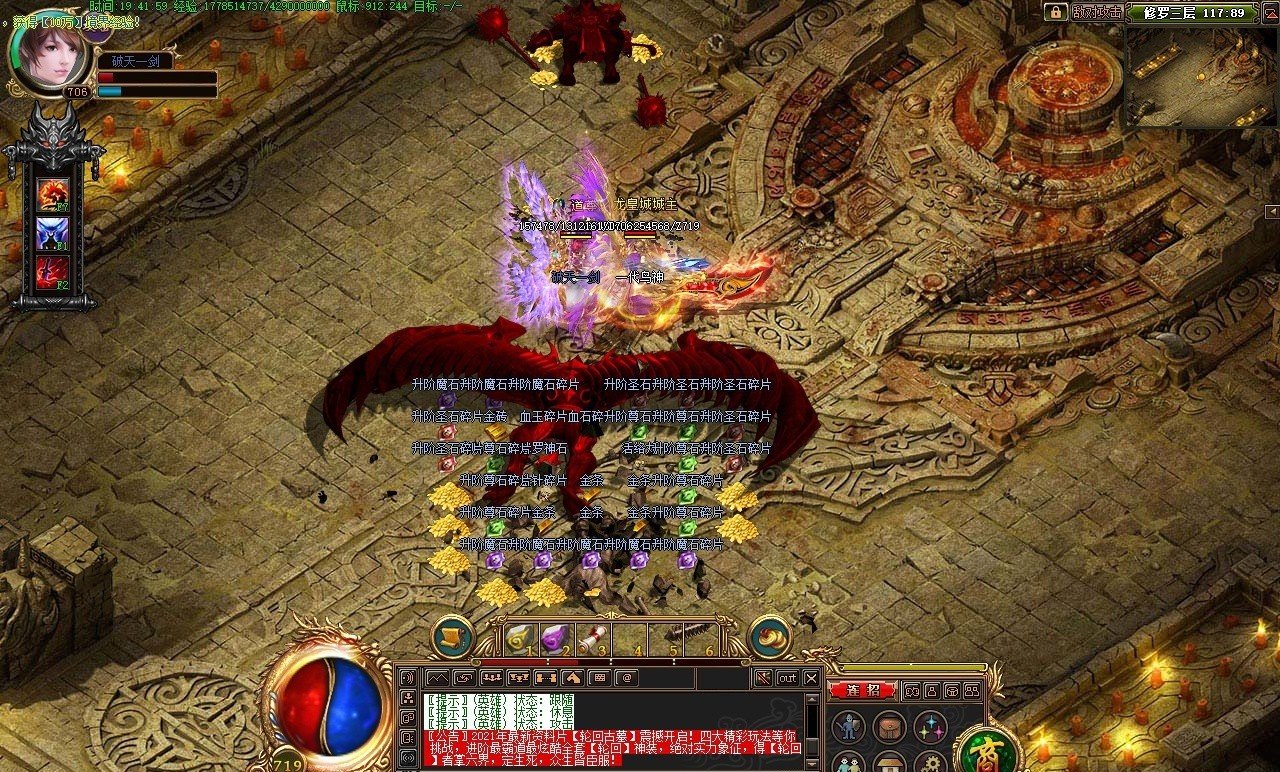This screenshot has height=772, width=1280.
Task: Open the sparkling stars skills icon
Action: coord(930,727)
